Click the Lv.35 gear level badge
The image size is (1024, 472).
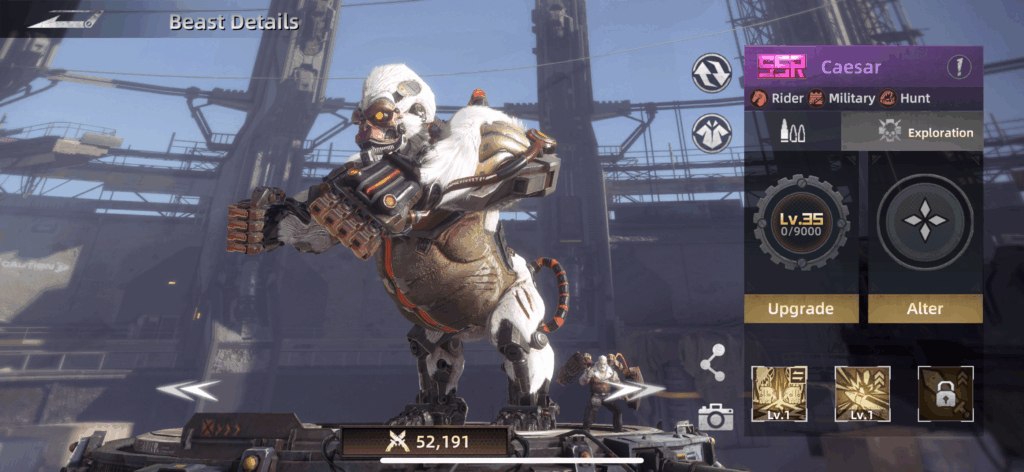click(800, 222)
